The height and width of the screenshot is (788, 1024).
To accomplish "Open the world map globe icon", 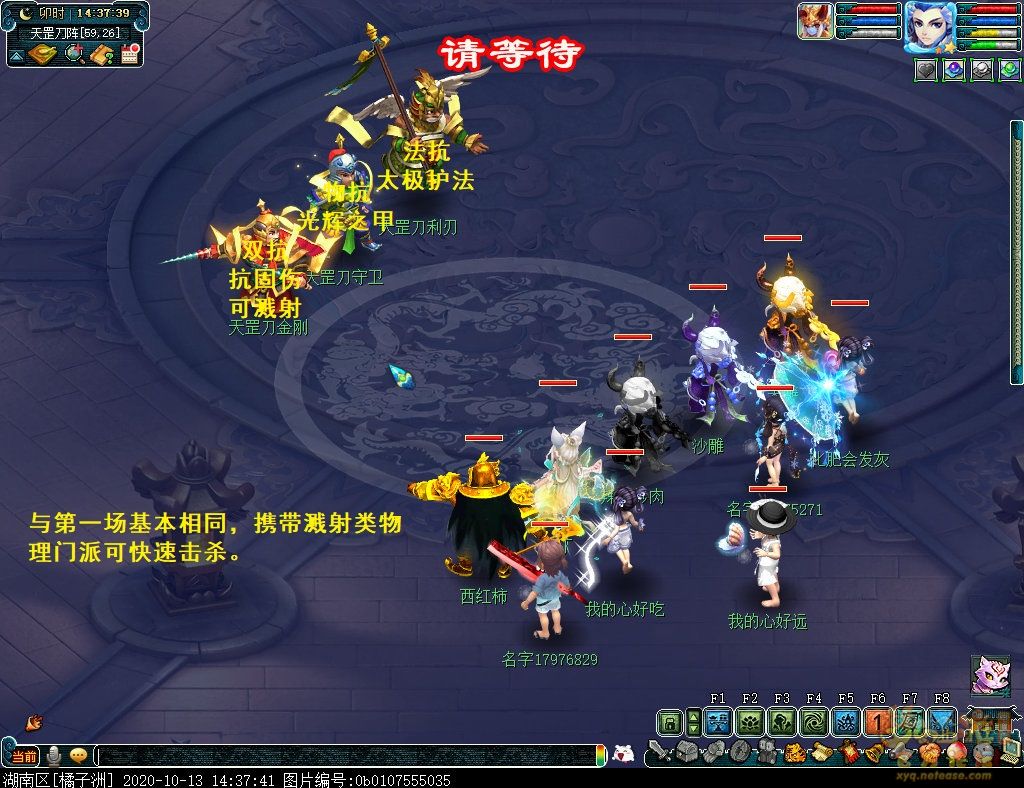I will point(73,55).
